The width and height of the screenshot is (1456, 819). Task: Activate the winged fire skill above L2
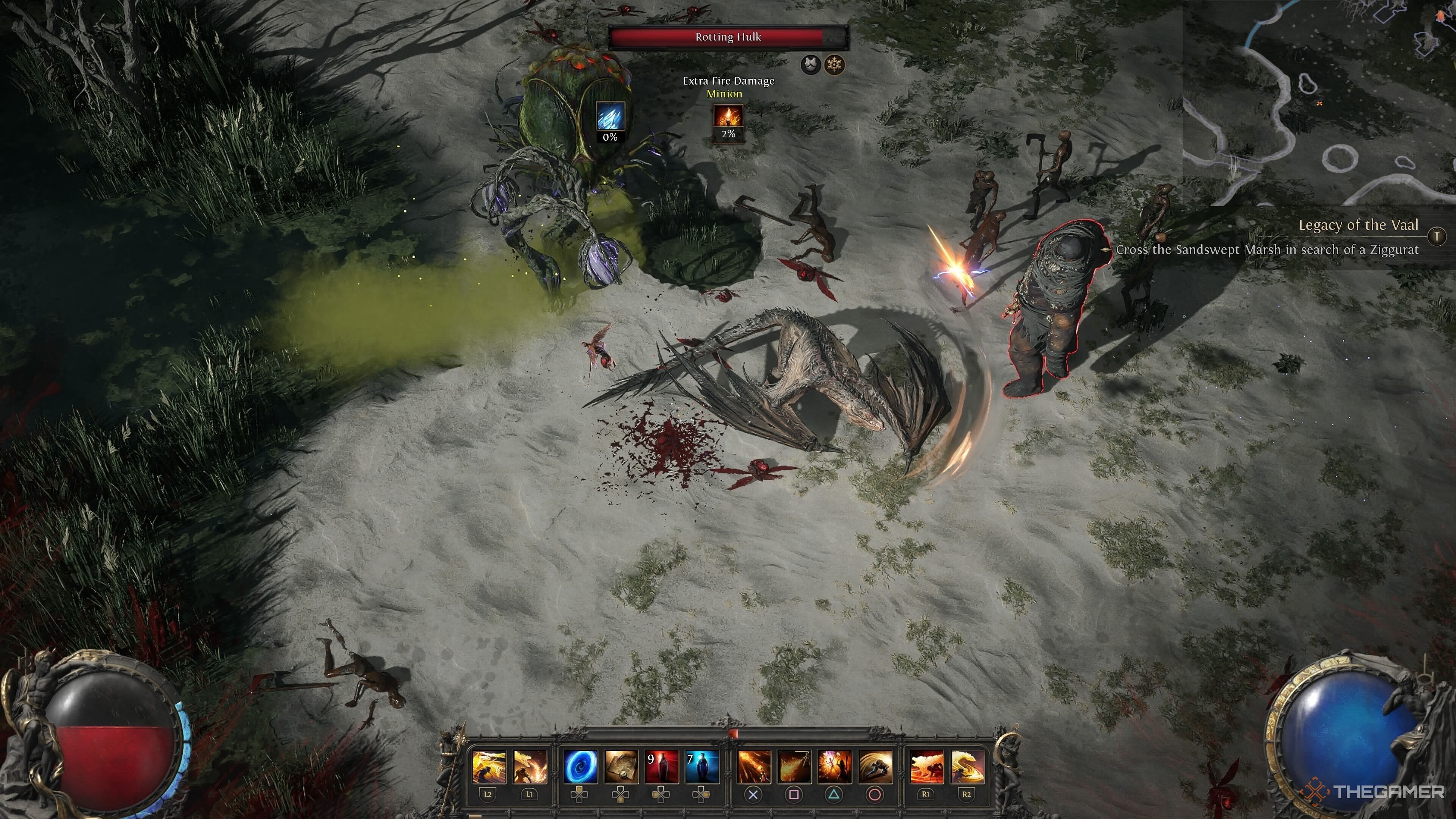tap(489, 766)
